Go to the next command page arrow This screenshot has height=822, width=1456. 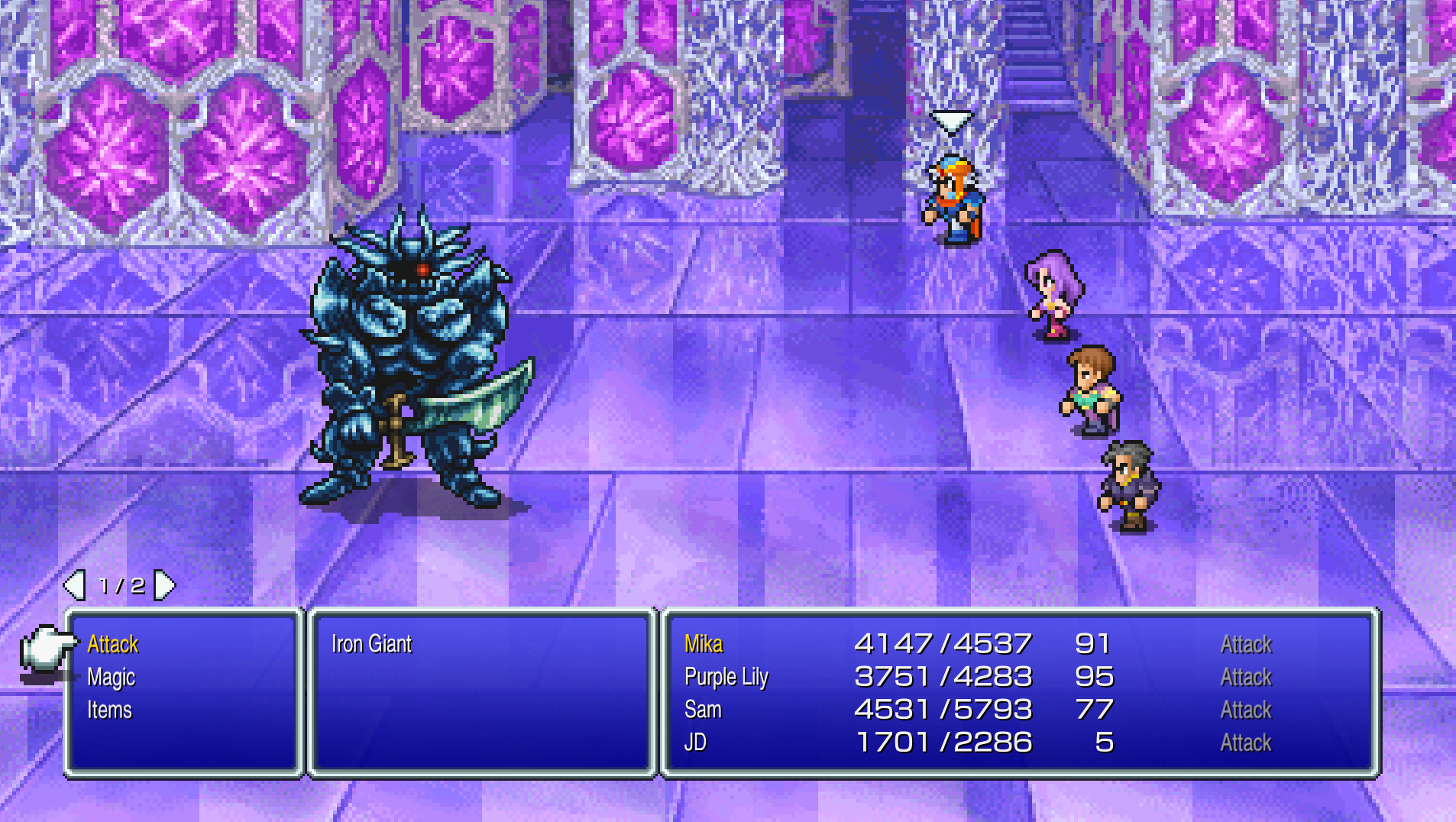click(165, 585)
